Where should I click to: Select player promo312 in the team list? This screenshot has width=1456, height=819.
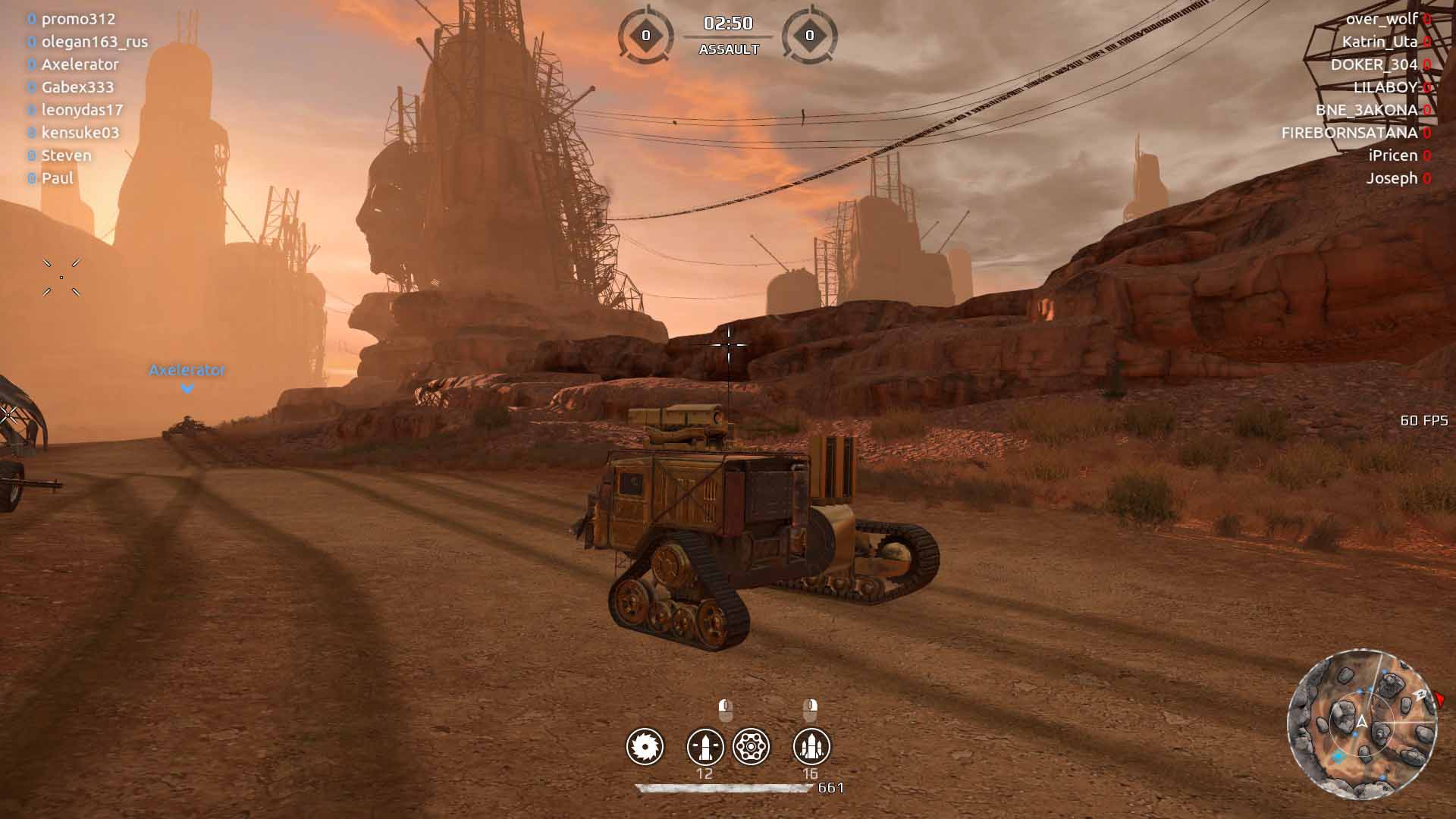(x=78, y=19)
